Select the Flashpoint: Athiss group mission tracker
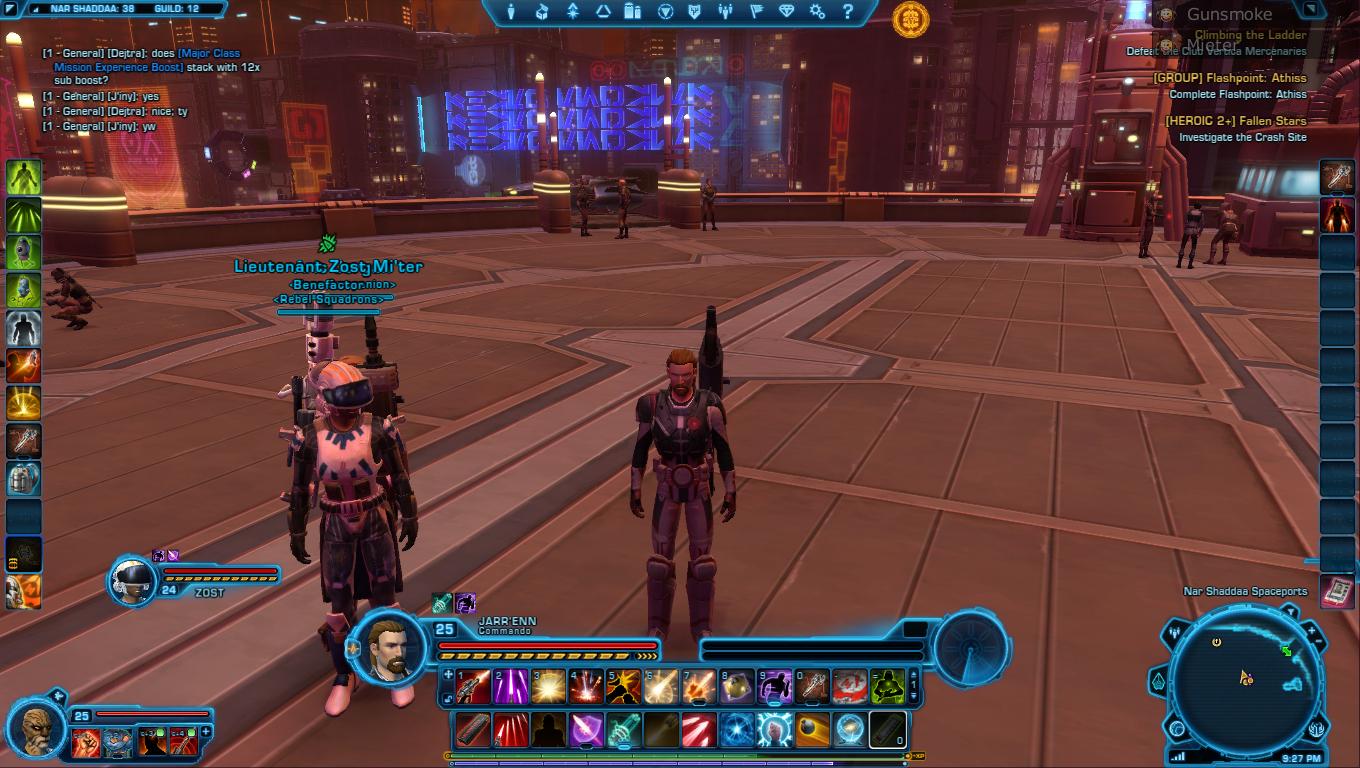 coord(1229,78)
